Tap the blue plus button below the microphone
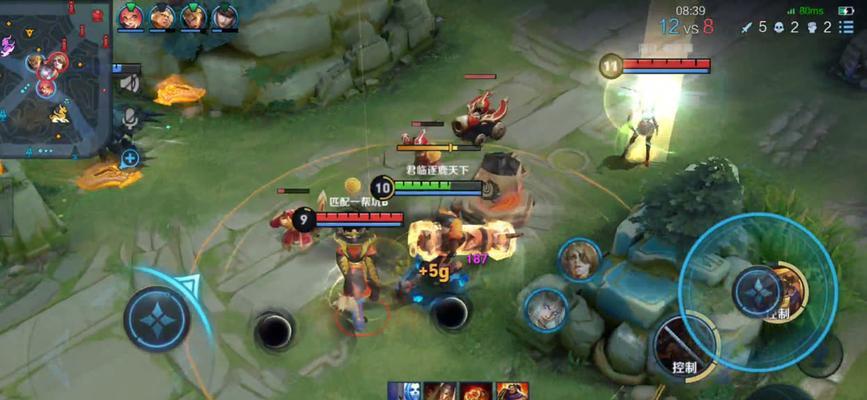 [x=129, y=158]
